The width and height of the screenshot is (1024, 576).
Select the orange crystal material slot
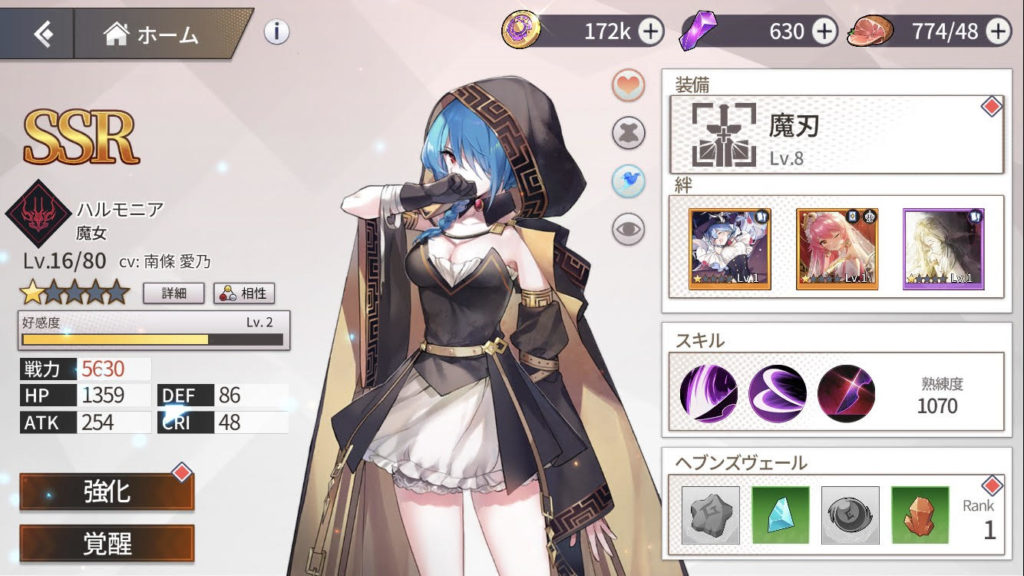coord(919,515)
